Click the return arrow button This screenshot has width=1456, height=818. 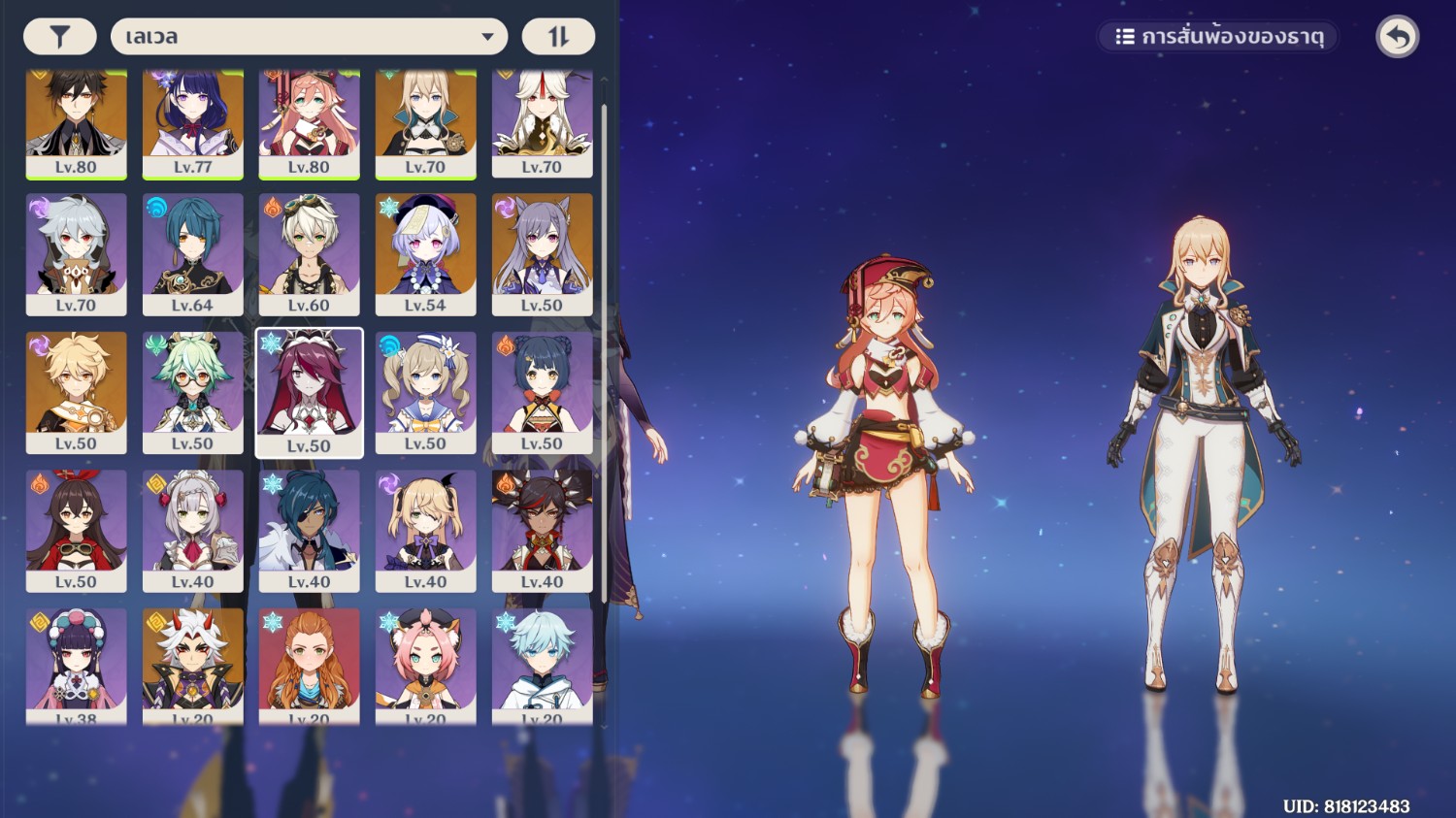tap(1397, 37)
